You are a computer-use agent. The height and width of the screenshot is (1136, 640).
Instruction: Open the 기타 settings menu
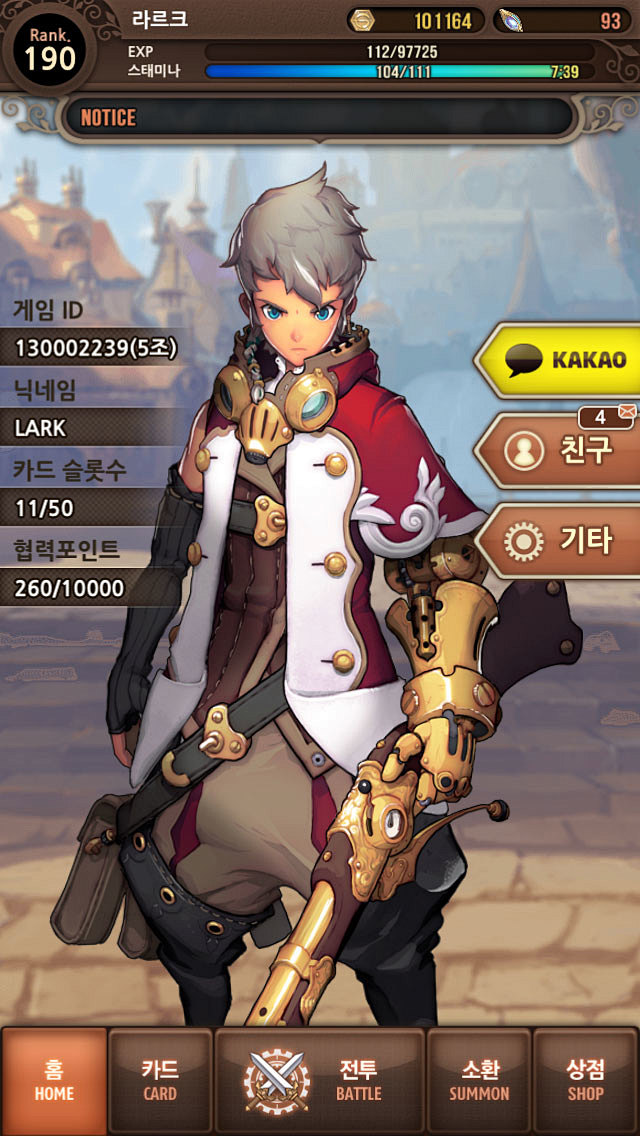(562, 541)
